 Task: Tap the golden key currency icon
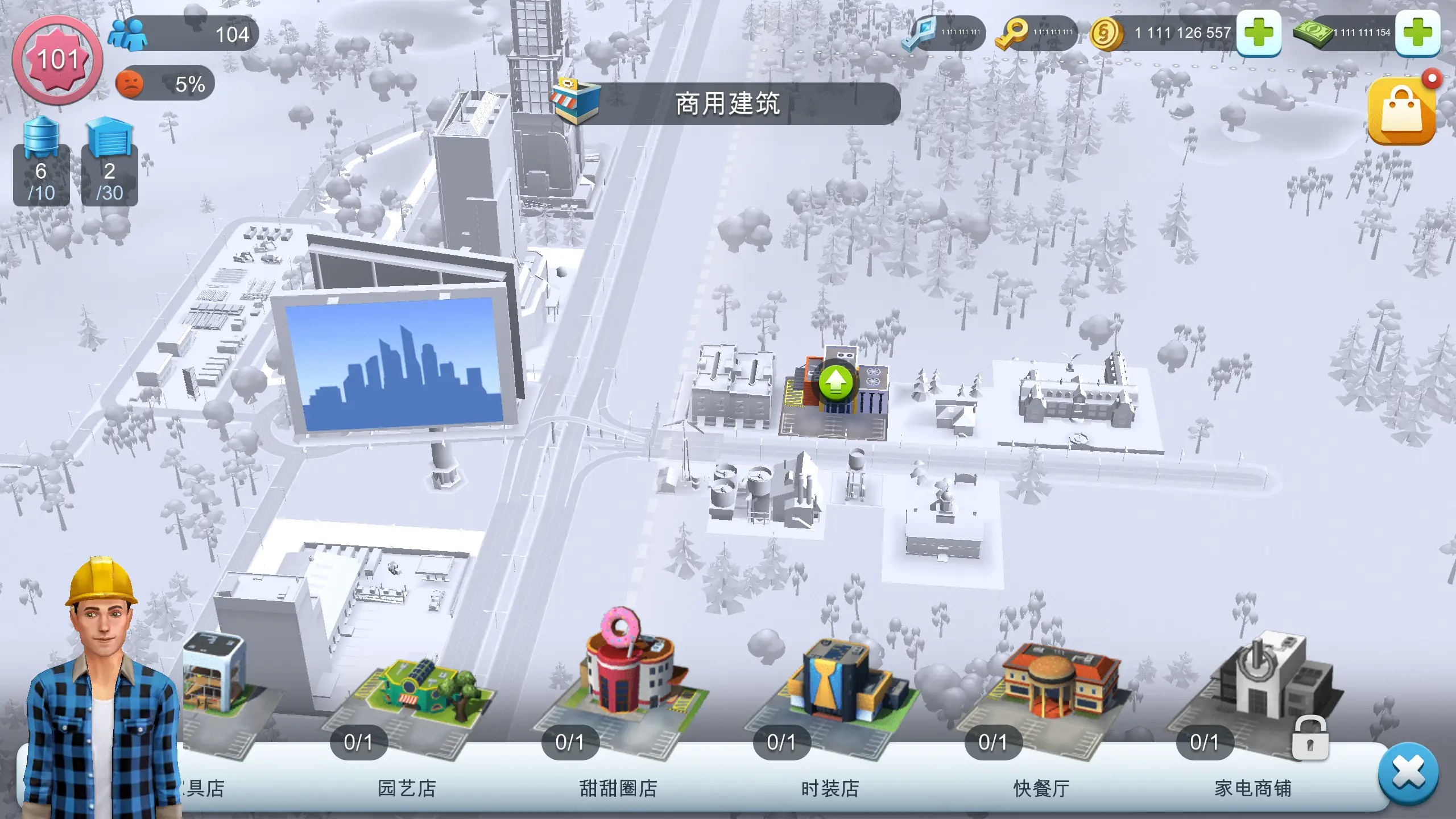1014,32
